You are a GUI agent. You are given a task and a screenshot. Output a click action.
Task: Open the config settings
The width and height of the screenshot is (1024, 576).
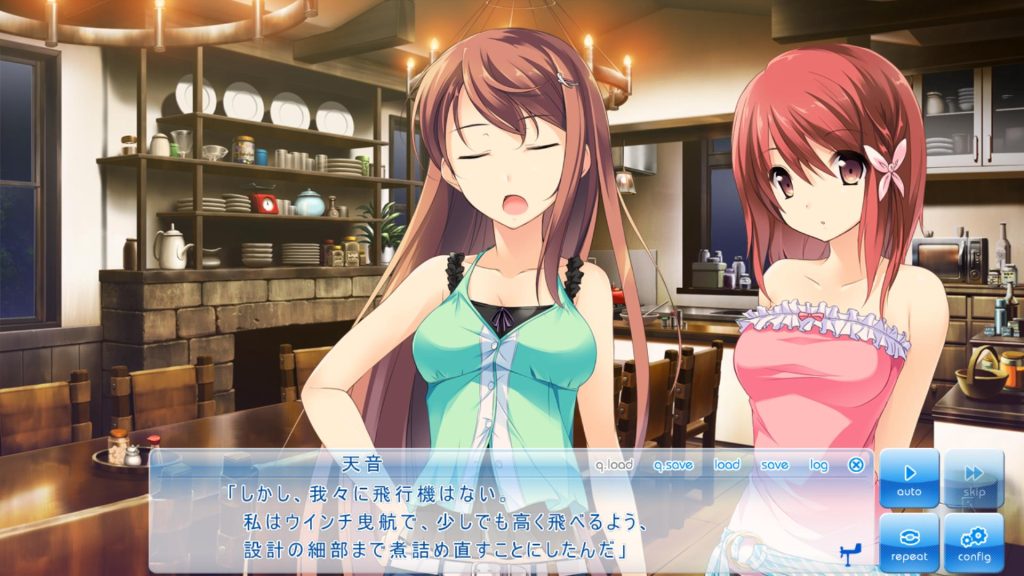pyautogui.click(x=973, y=542)
